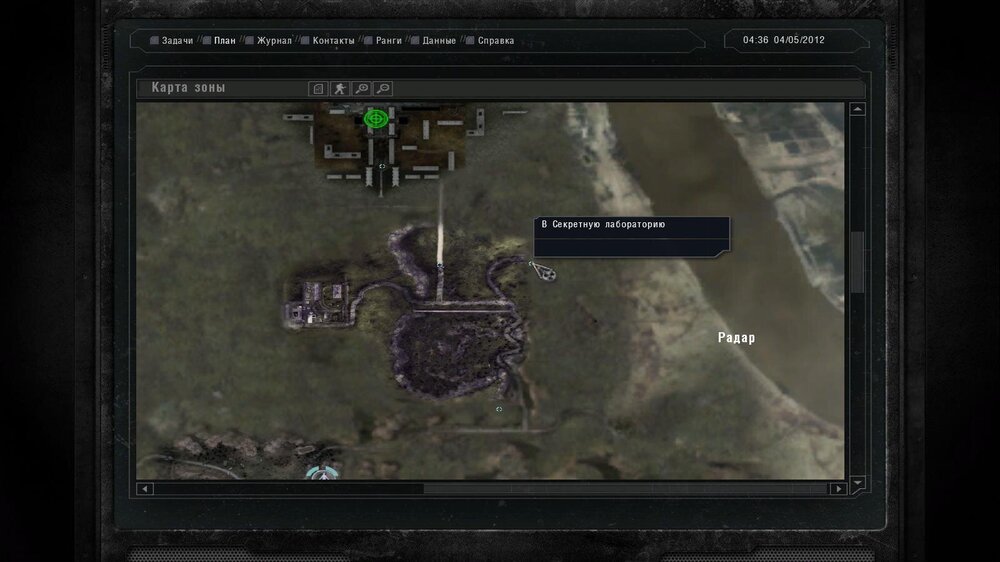Viewport: 1000px width, 562px height.
Task: Zoom out with the magnifier minus button
Action: (x=383, y=88)
